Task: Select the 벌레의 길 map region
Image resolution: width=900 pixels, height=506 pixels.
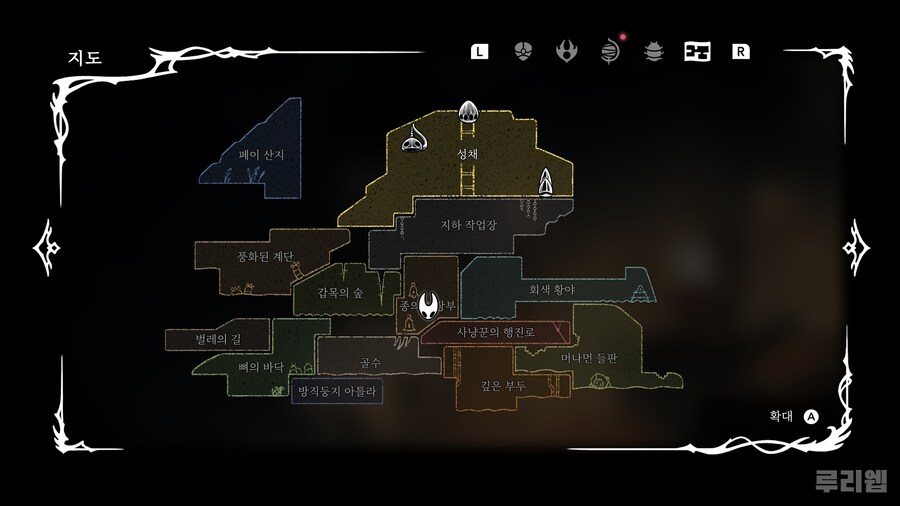Action: (x=217, y=339)
